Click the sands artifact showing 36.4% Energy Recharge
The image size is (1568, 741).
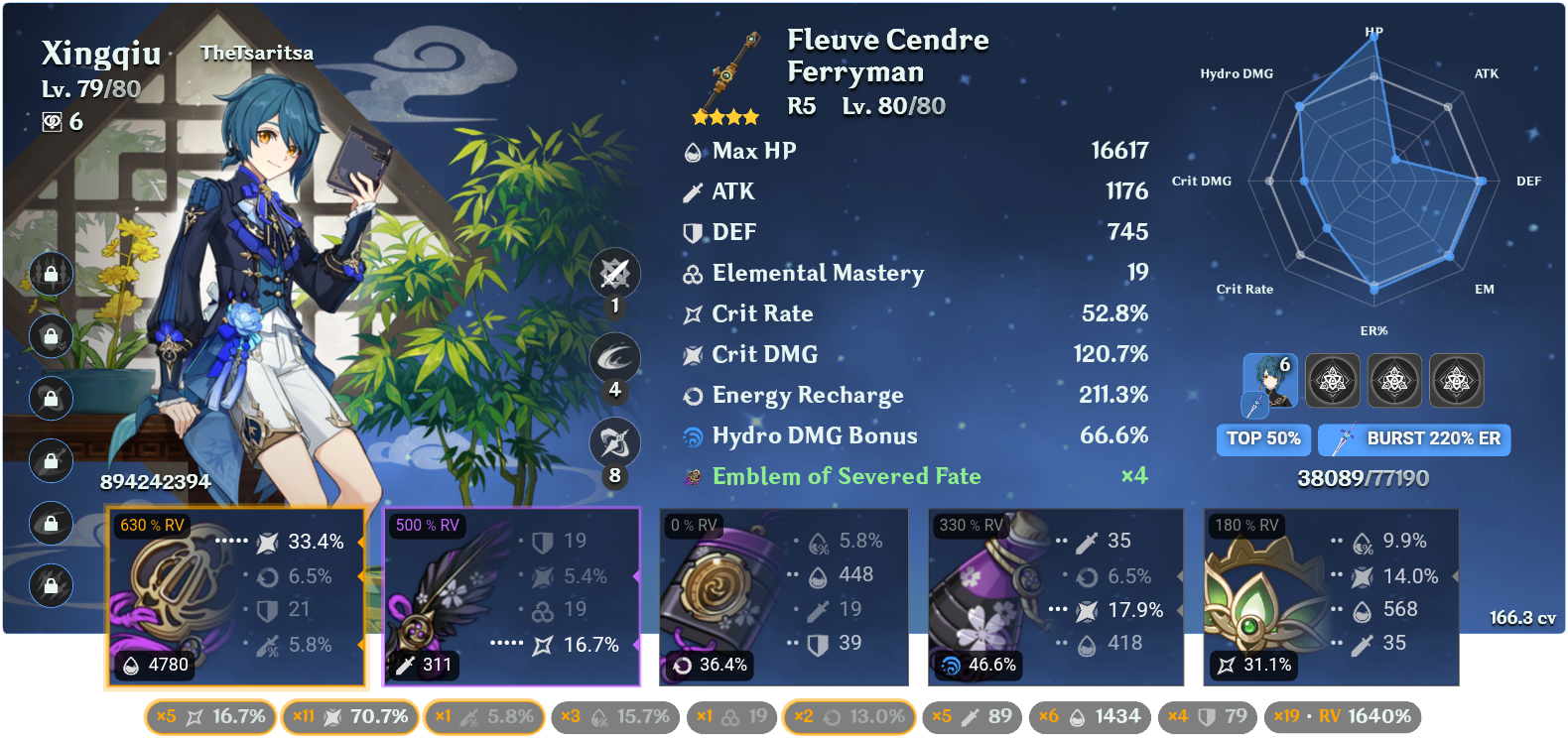783,595
